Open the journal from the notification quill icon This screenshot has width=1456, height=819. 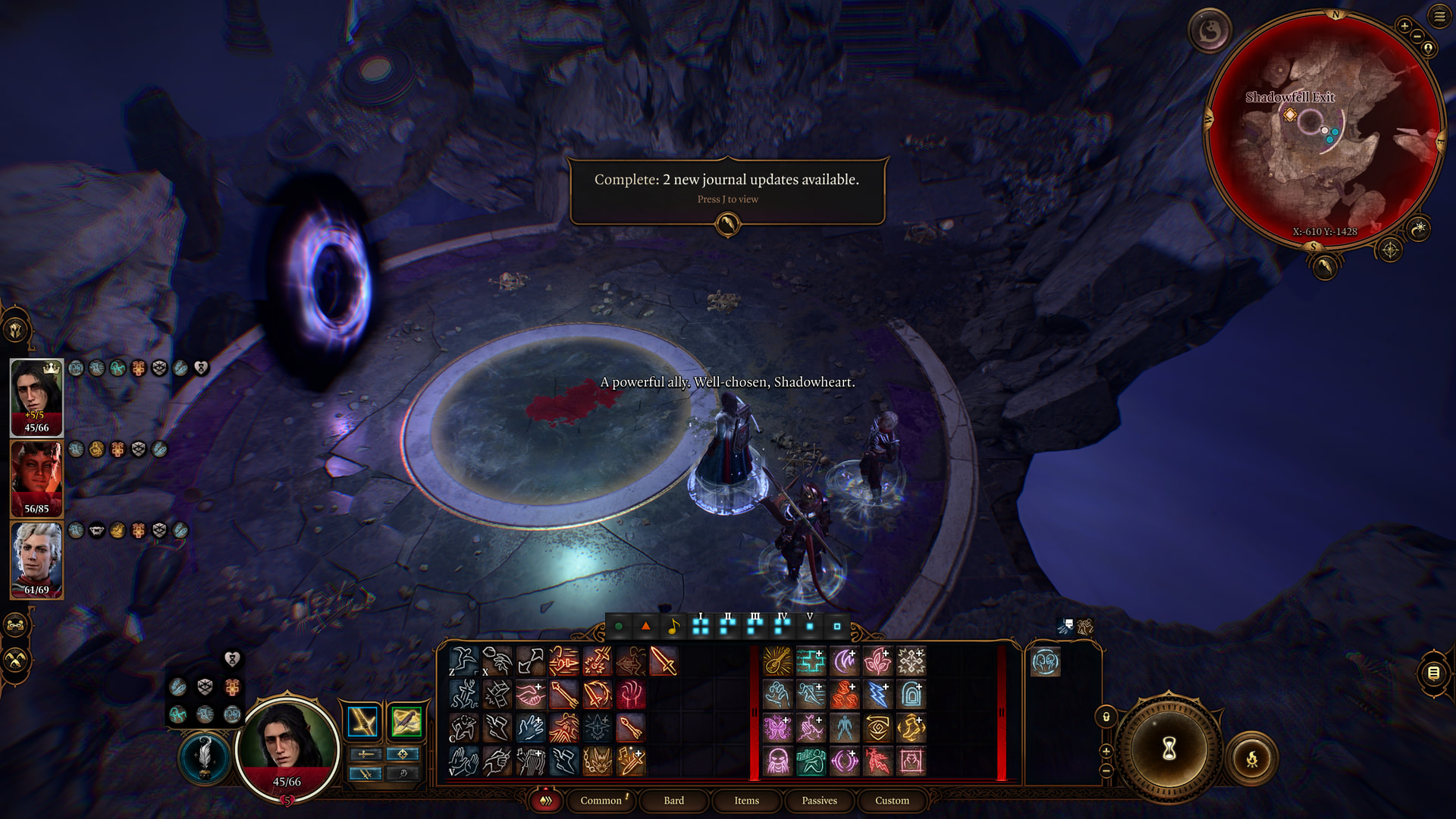(727, 224)
